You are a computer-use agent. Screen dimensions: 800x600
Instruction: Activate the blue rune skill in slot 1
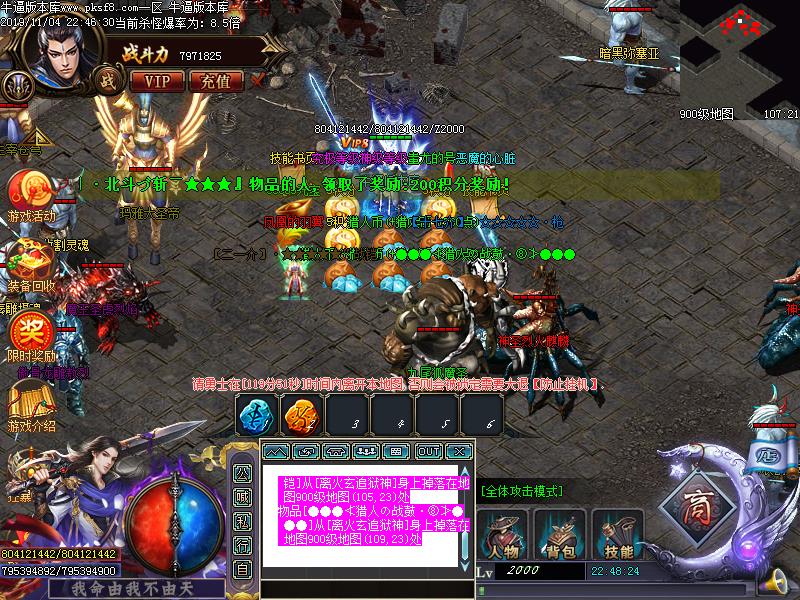point(255,413)
